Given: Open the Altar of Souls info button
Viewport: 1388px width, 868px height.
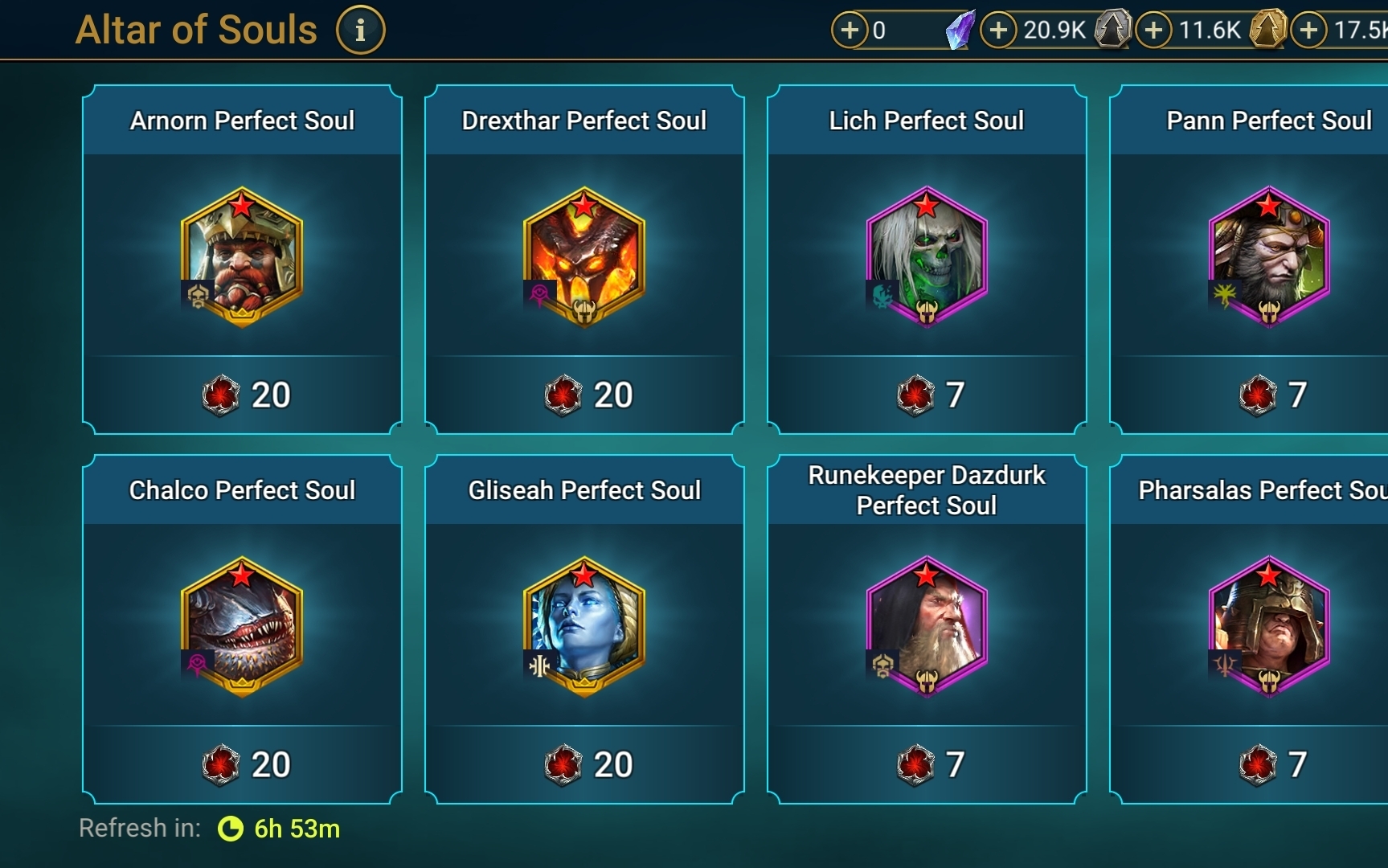Looking at the screenshot, I should 360,31.
